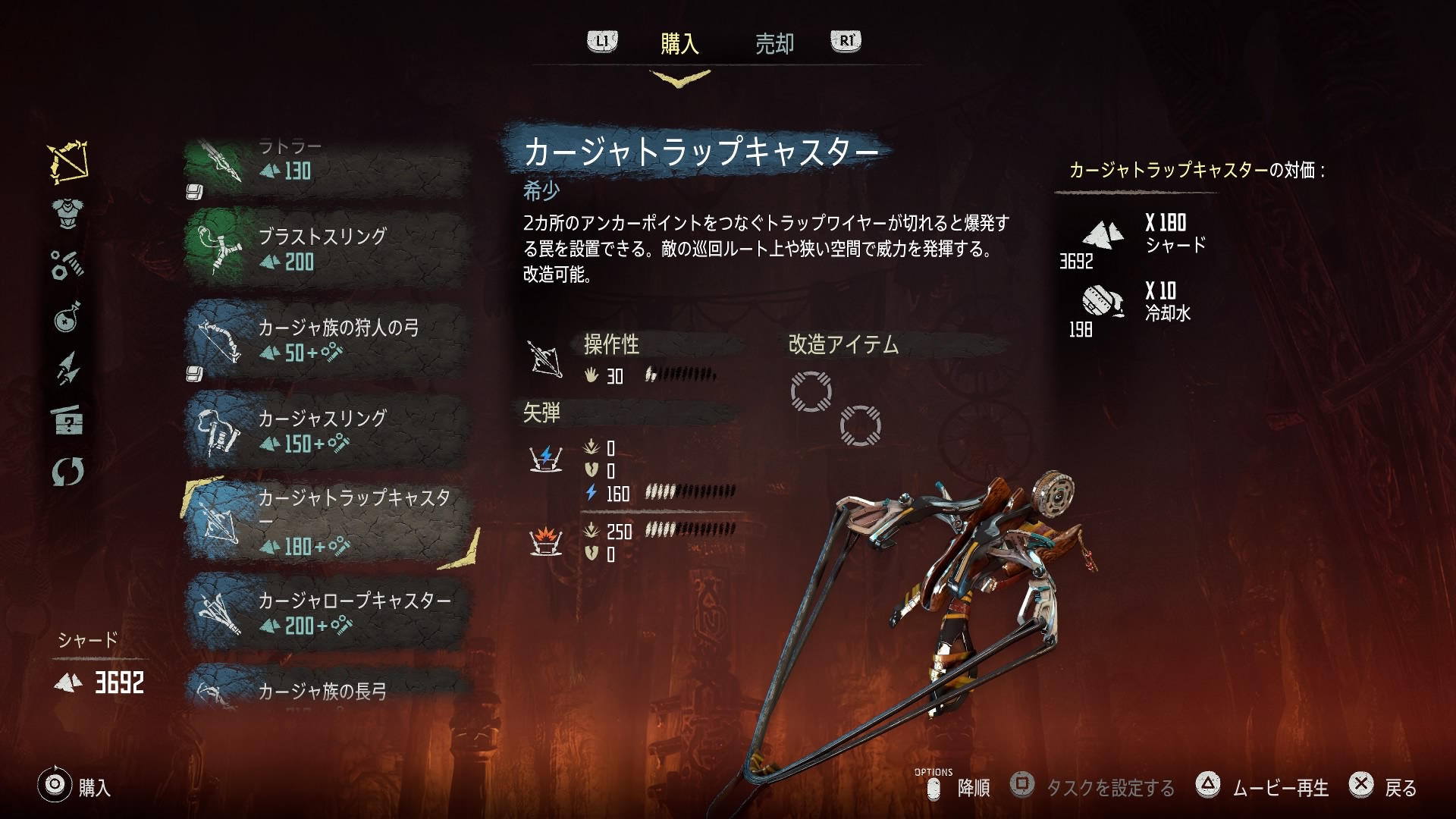Toggle 降順 descending sort order

(x=973, y=789)
